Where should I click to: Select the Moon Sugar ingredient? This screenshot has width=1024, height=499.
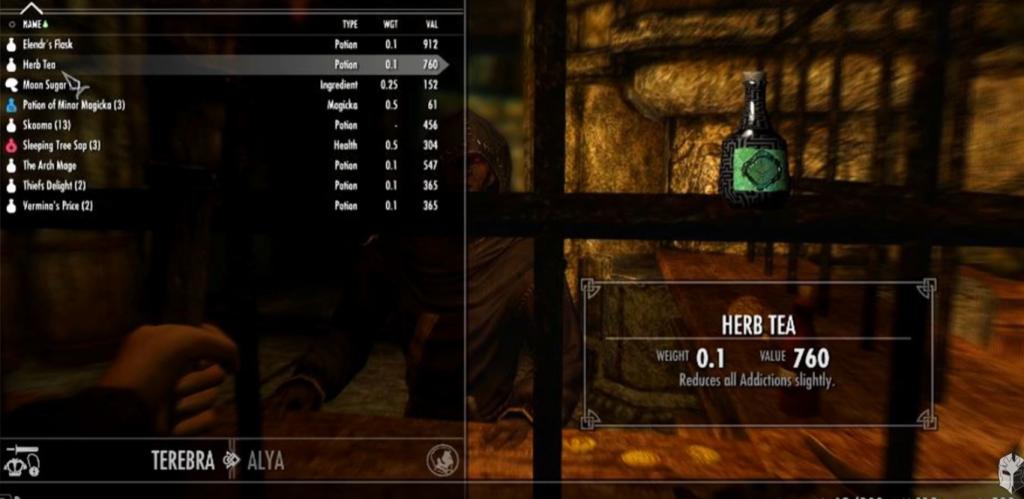coord(44,85)
